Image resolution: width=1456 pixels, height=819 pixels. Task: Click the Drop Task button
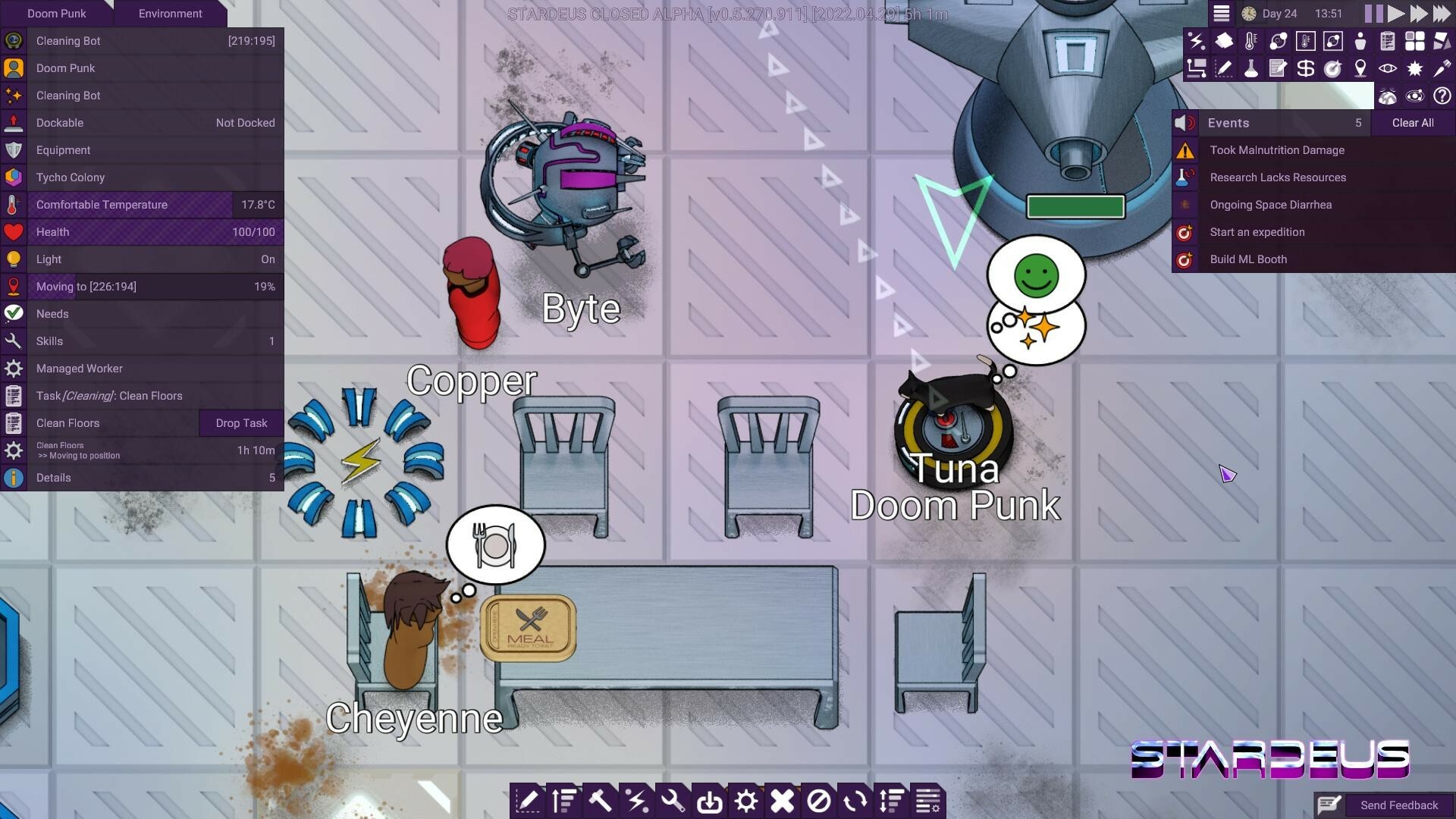point(240,422)
